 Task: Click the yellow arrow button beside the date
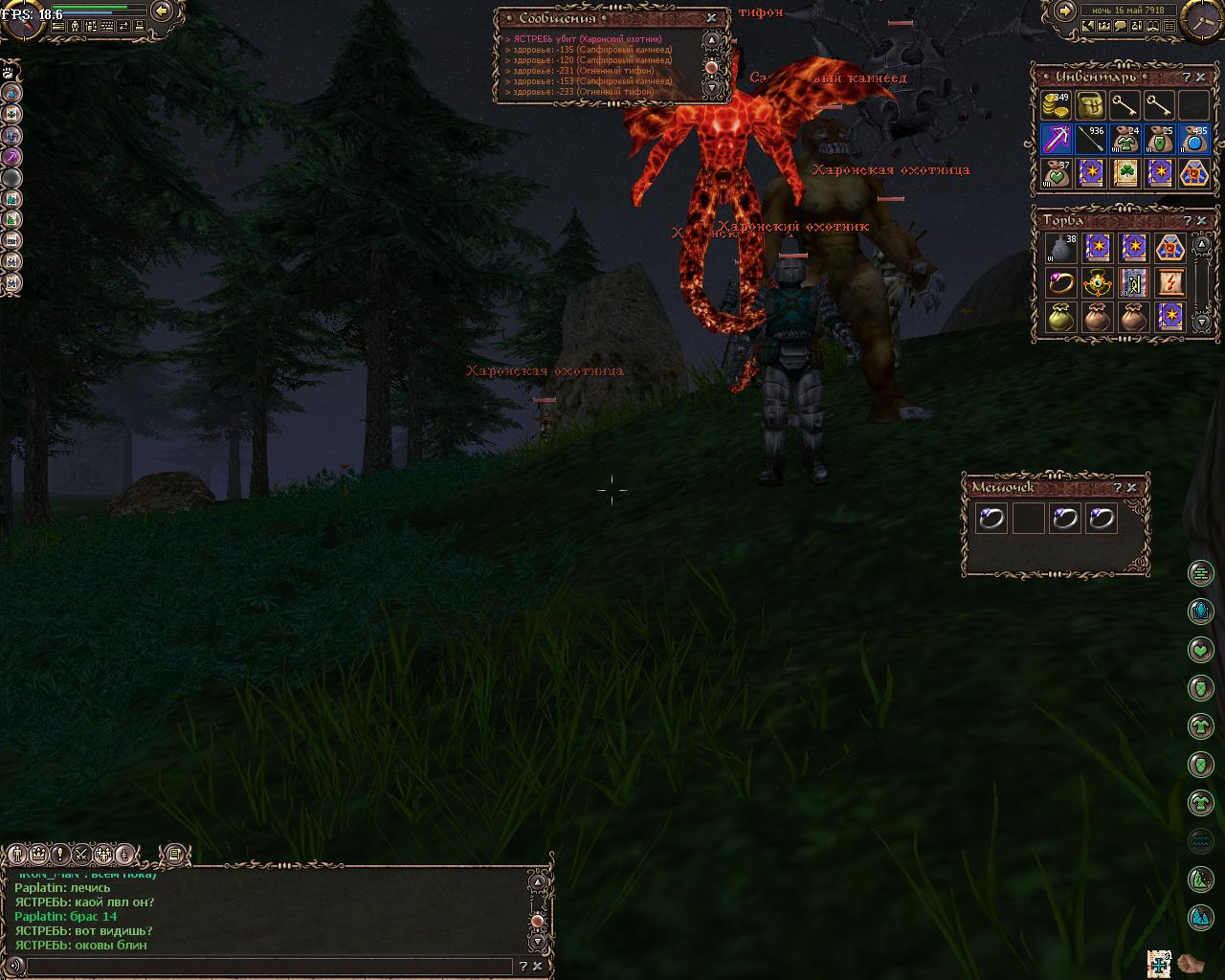point(1064,11)
